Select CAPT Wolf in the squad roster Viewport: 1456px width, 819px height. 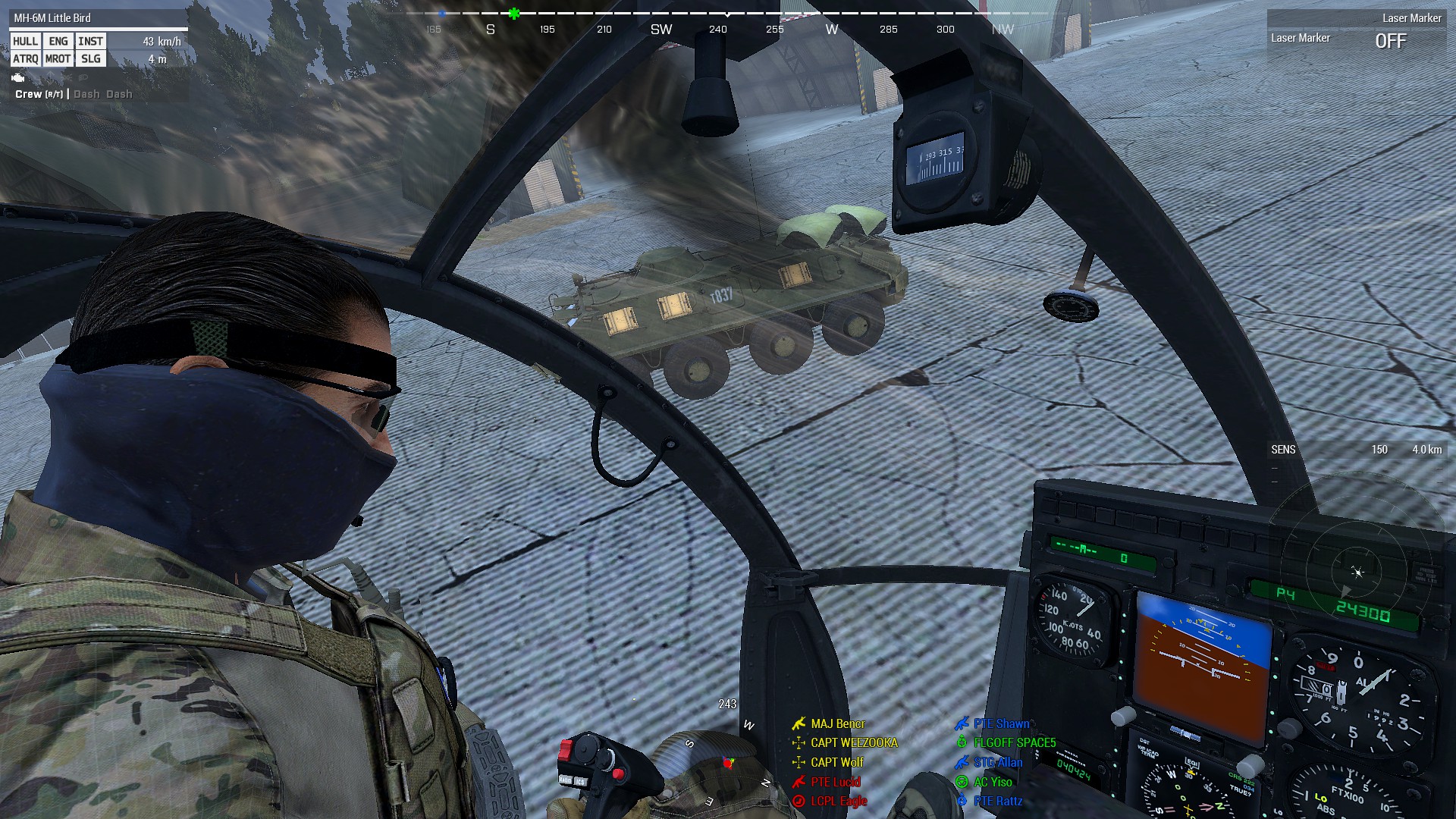837,763
